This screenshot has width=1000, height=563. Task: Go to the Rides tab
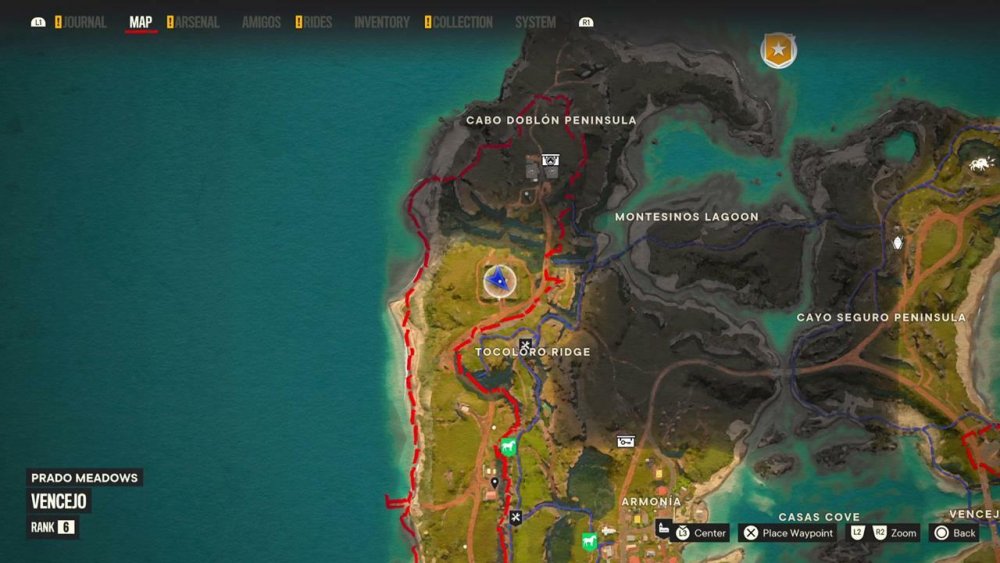317,22
